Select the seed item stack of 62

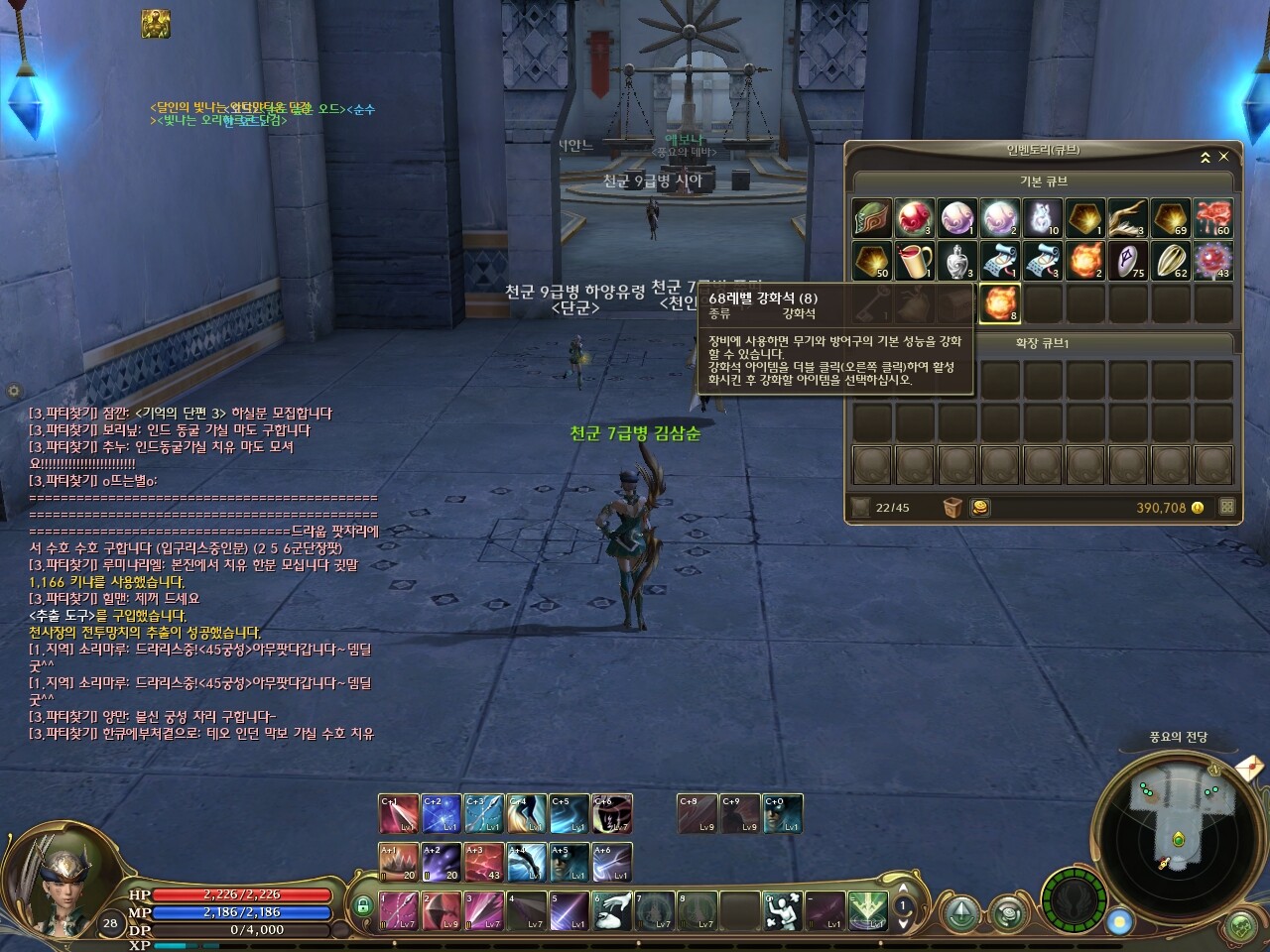pyautogui.click(x=1171, y=261)
